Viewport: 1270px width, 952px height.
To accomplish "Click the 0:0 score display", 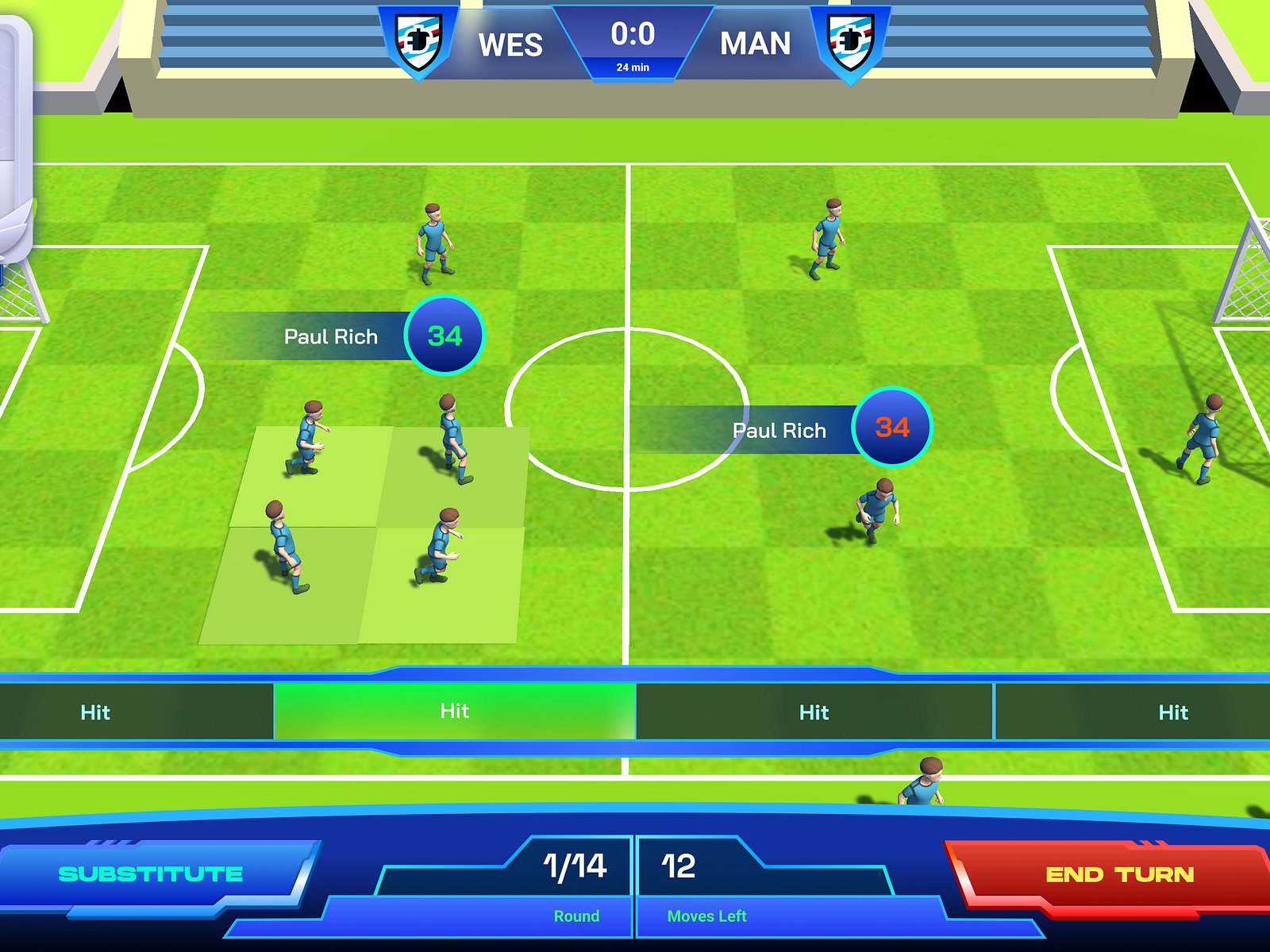I will 635,35.
